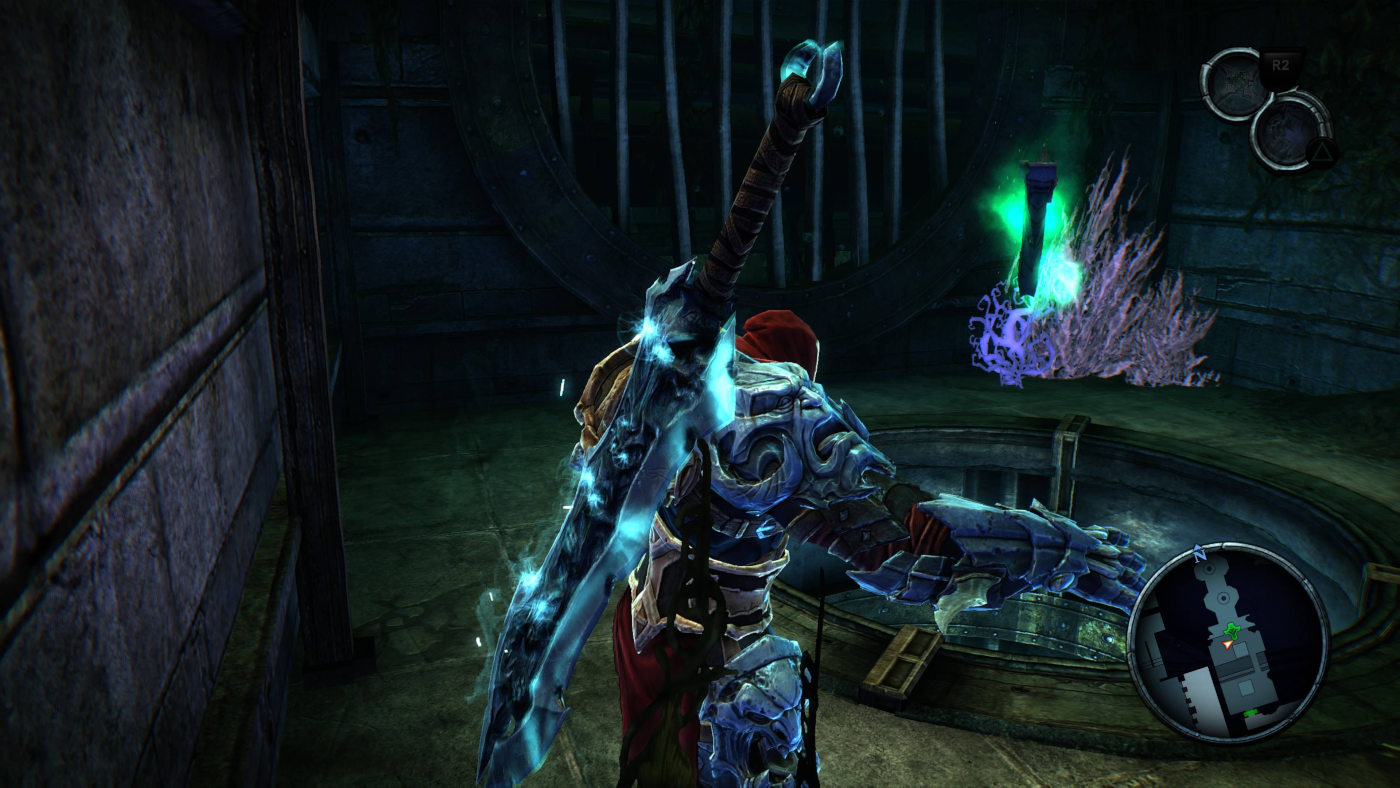Select the crossblade gear slot
This screenshot has height=788, width=1400.
1237,85
